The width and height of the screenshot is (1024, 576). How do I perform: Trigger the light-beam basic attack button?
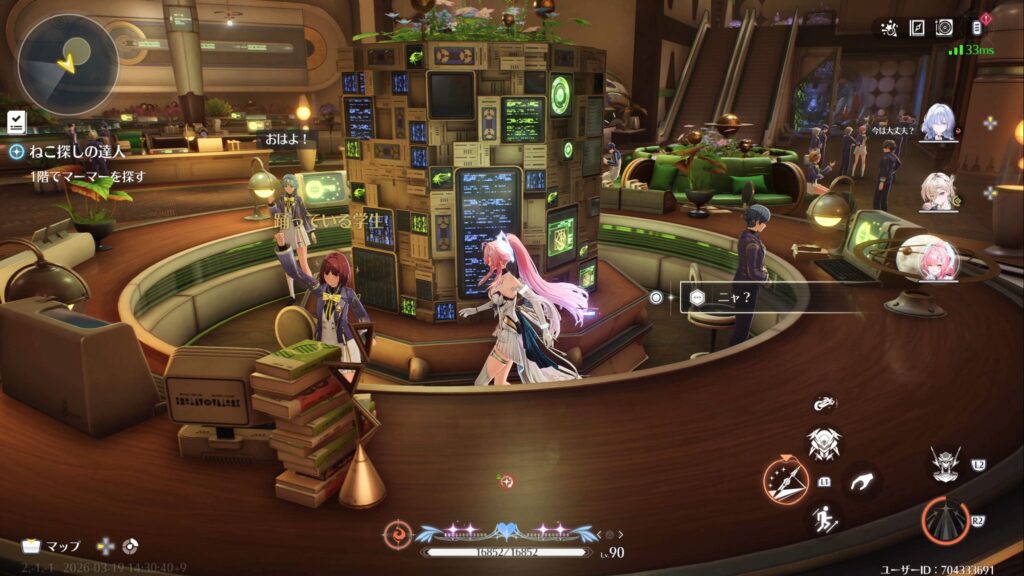943,520
